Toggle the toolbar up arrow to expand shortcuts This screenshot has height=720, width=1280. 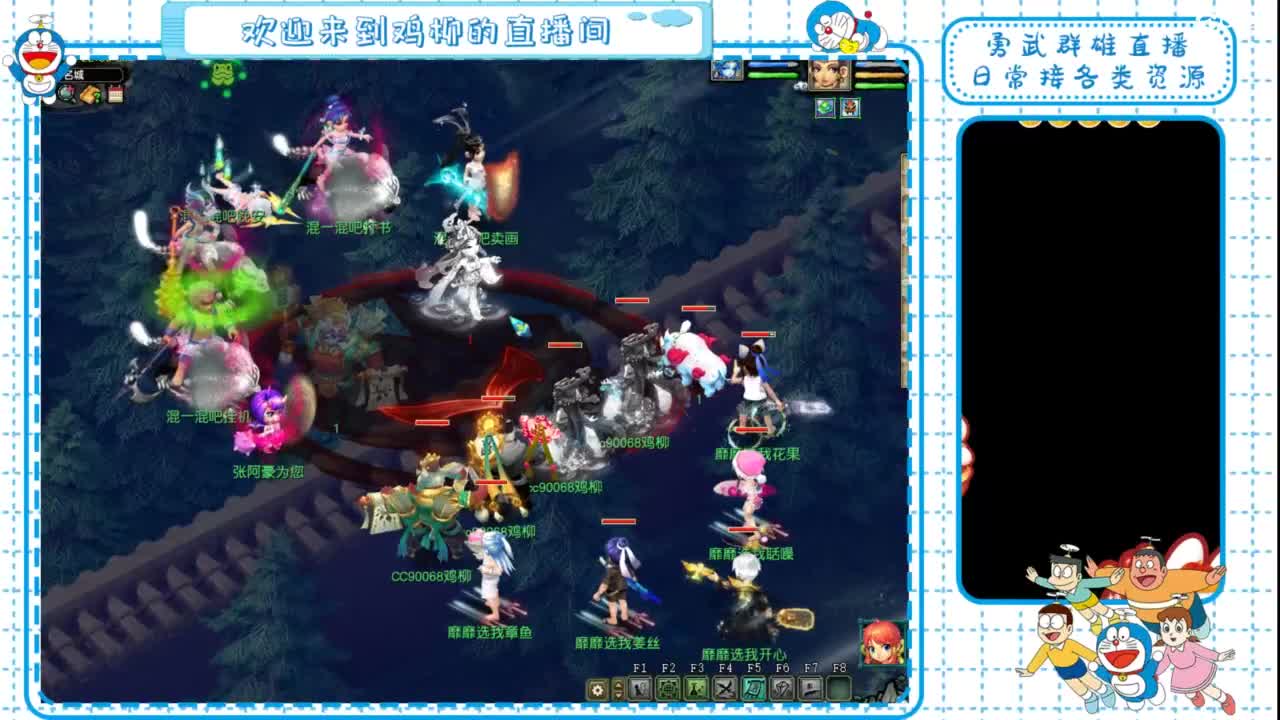point(617,685)
